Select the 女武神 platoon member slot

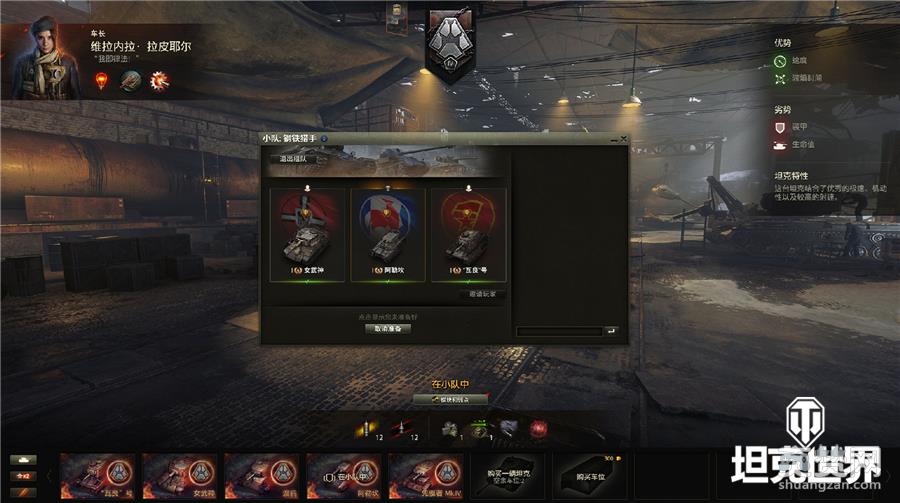[308, 236]
